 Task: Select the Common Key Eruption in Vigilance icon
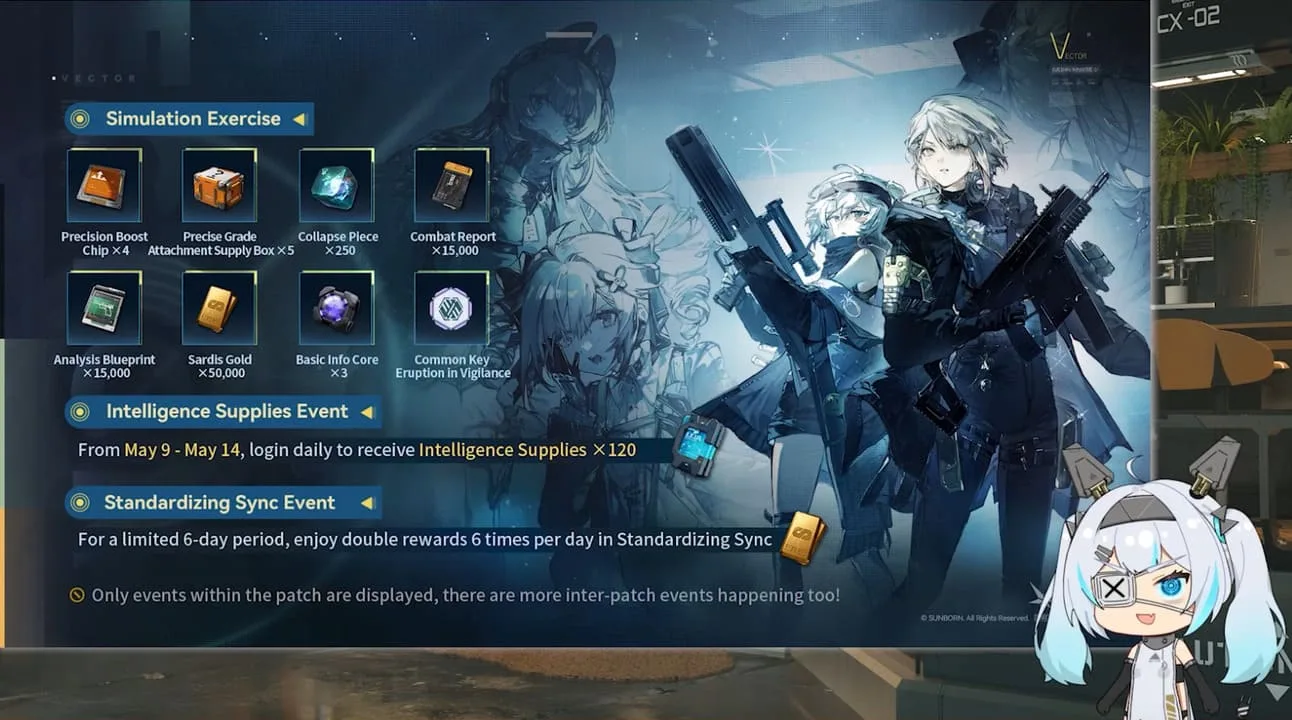click(451, 307)
